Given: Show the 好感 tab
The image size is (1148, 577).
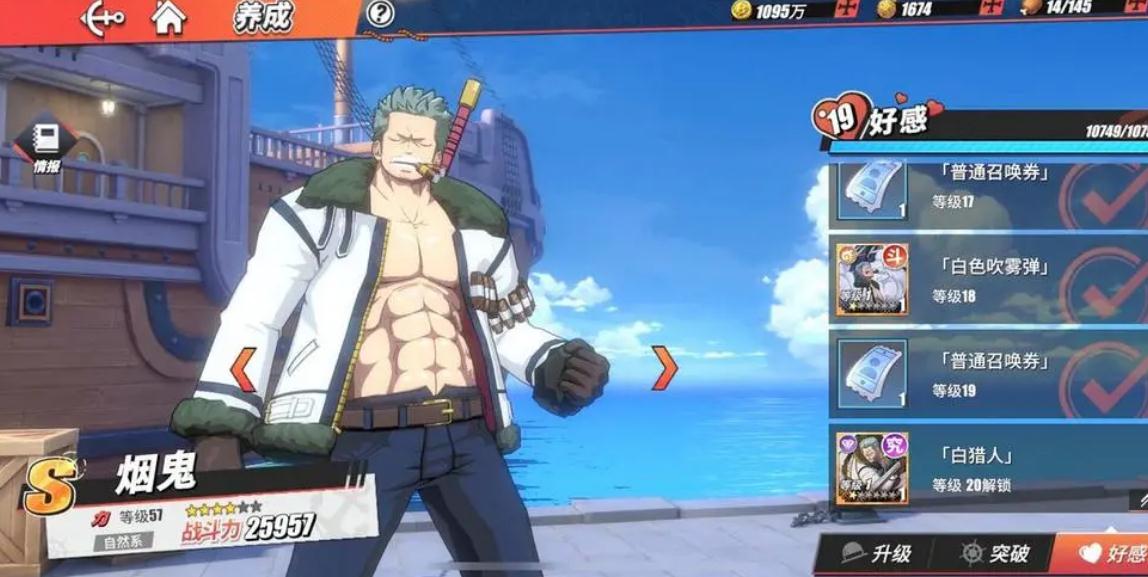Looking at the screenshot, I should click(1110, 554).
